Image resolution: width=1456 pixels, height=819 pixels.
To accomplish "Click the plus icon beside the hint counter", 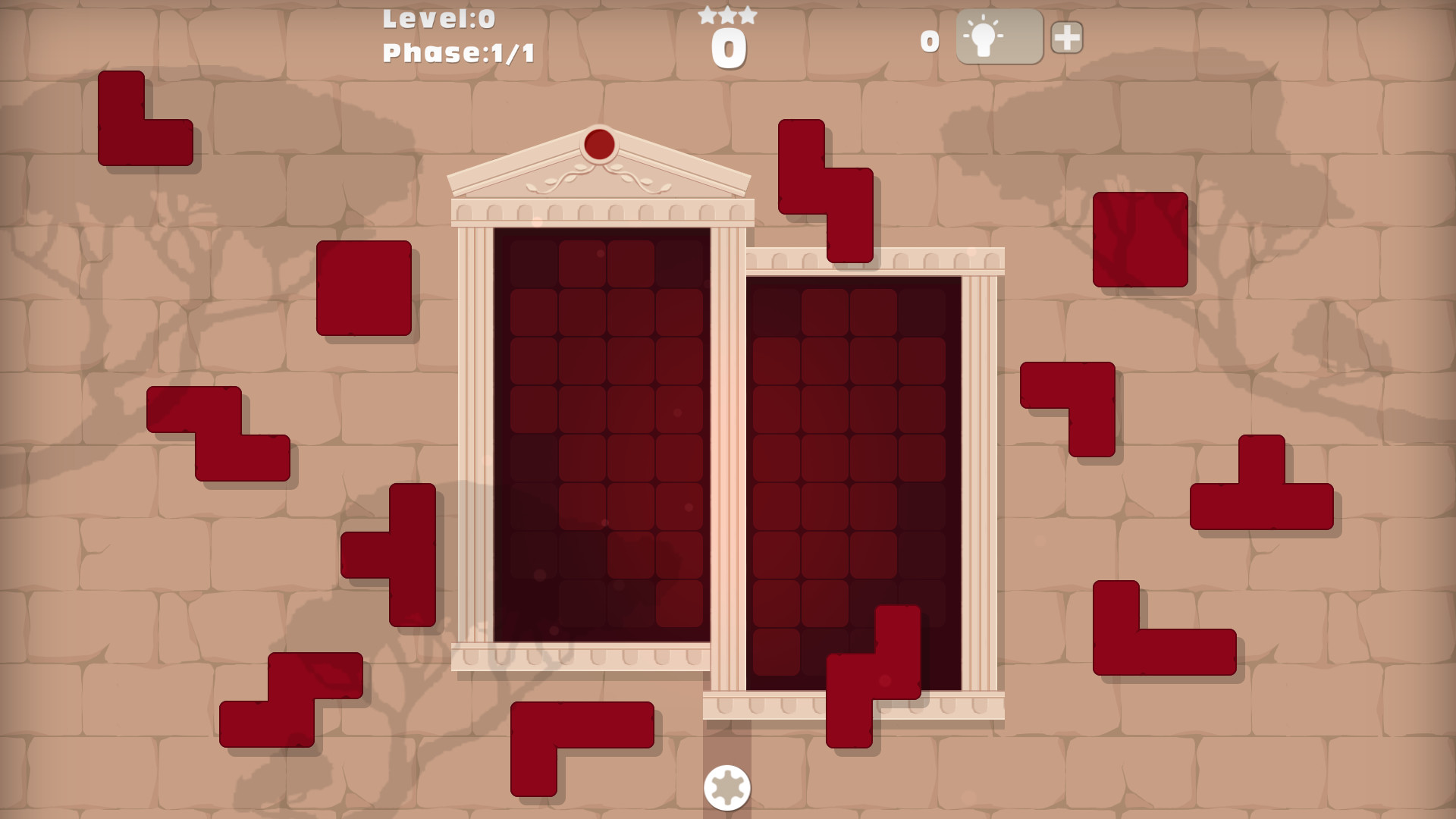I will tap(1067, 36).
